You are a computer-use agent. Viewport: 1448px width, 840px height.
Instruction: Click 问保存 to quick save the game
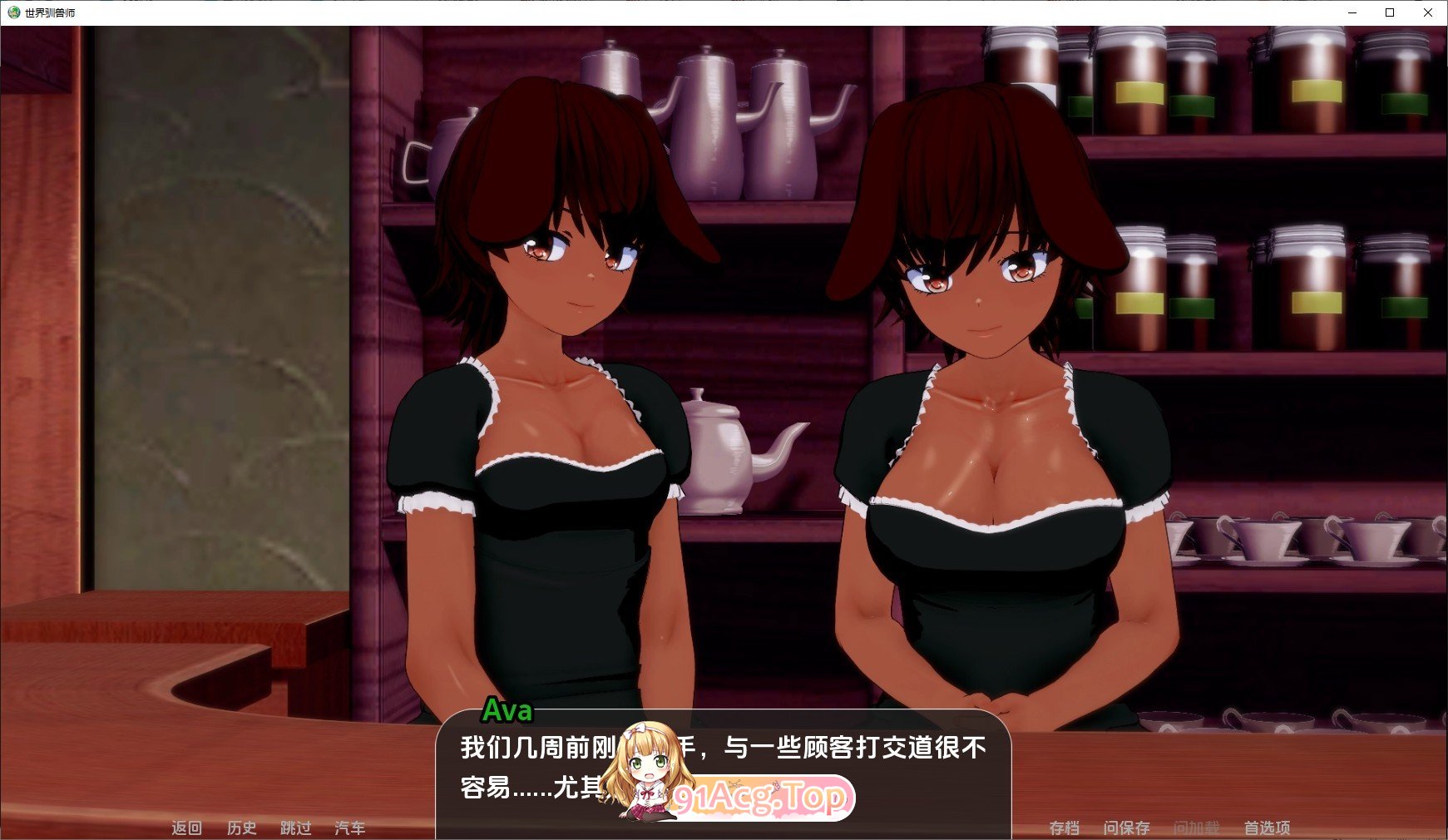(1128, 827)
